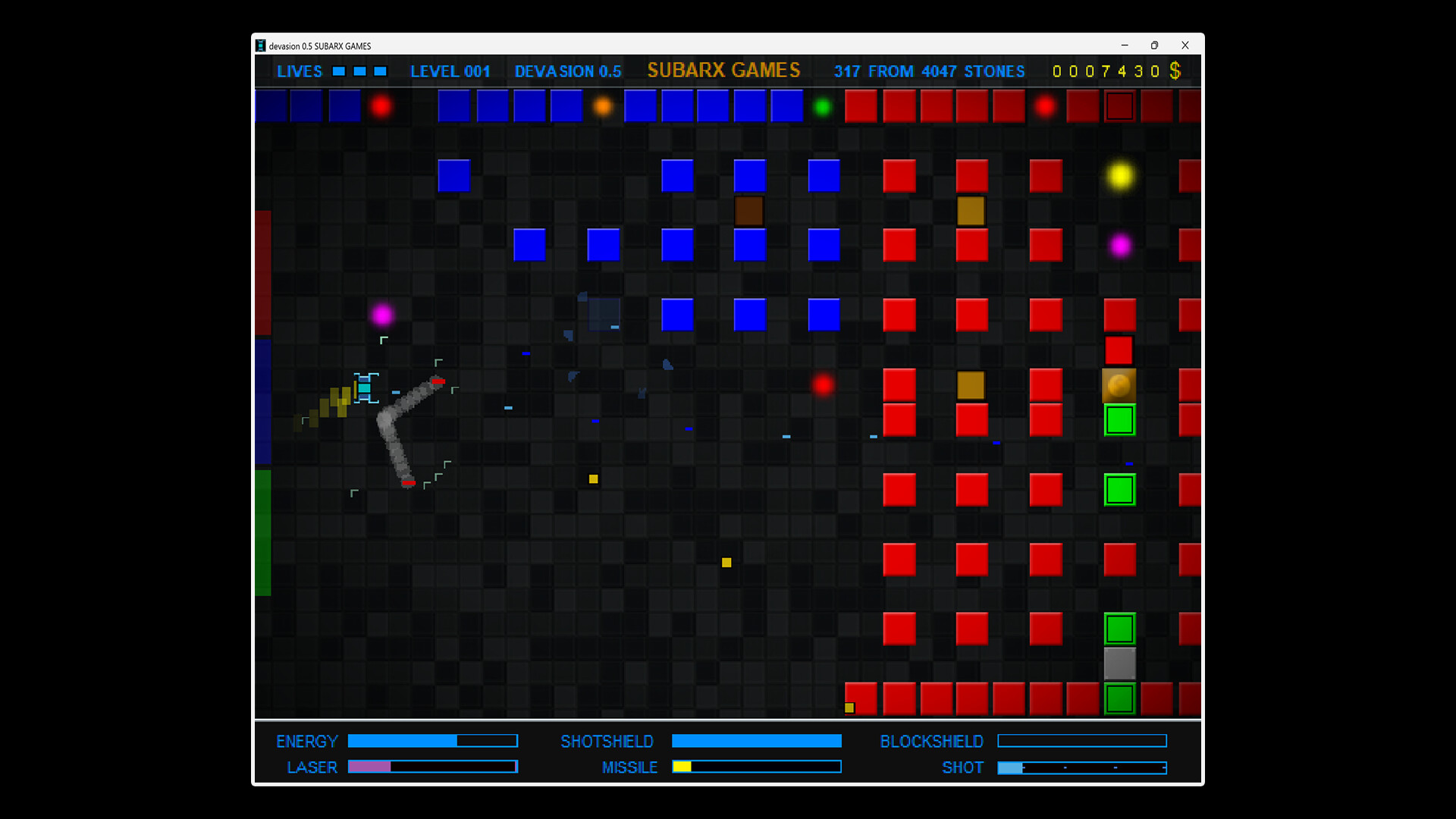The height and width of the screenshot is (819, 1456).
Task: Click the red ball in the mid-field
Action: [x=824, y=385]
